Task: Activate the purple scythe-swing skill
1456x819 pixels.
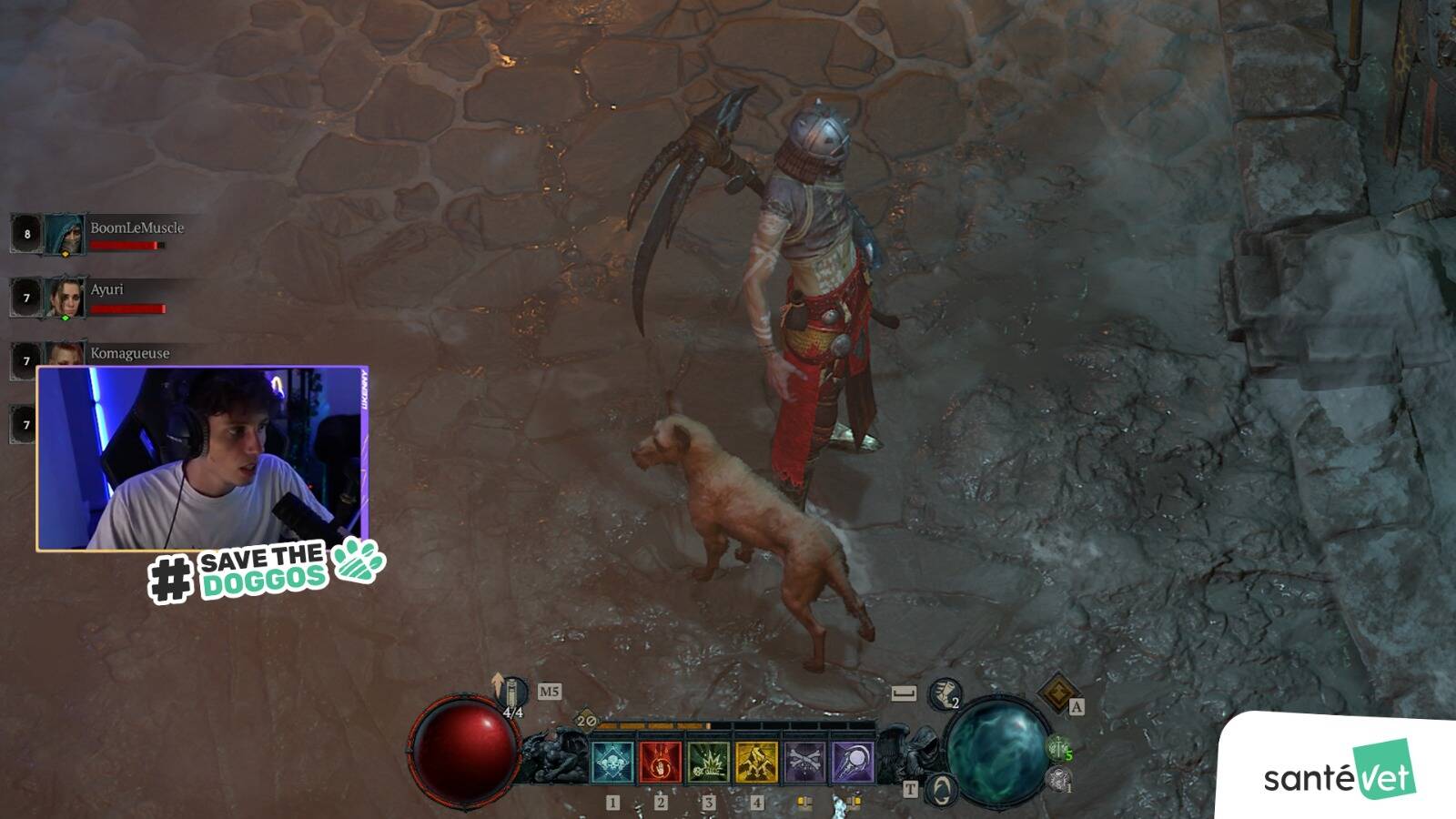Action: tap(853, 763)
